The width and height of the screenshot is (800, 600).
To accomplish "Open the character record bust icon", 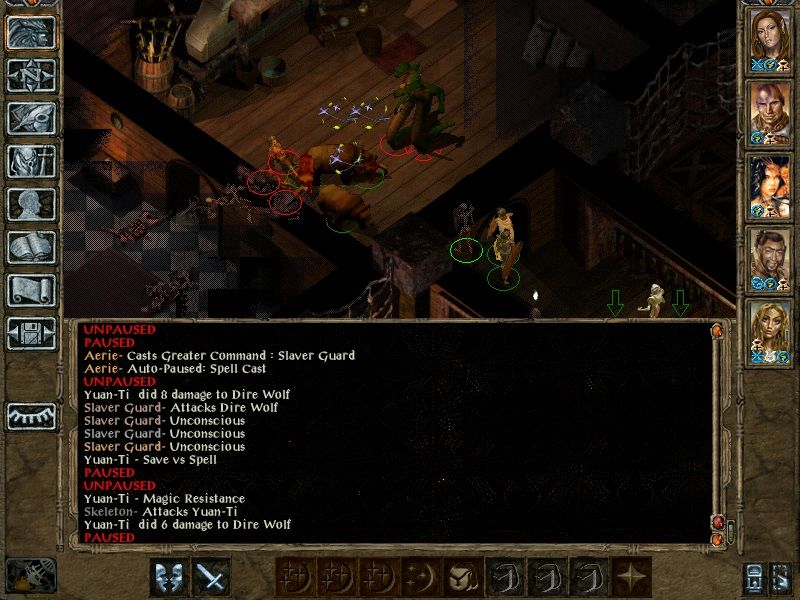I will tap(31, 203).
